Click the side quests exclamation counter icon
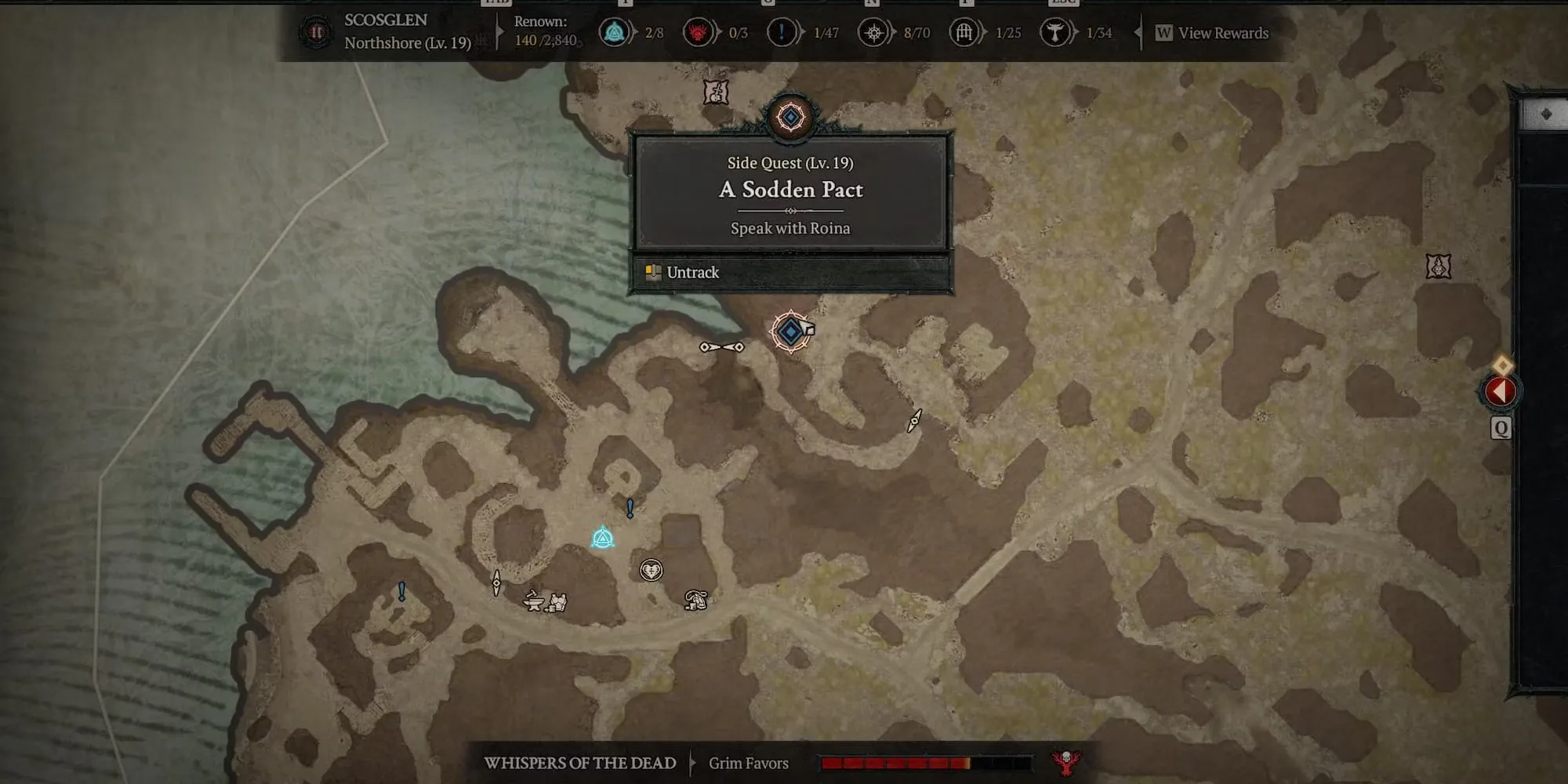The height and width of the screenshot is (784, 1568). click(x=781, y=33)
